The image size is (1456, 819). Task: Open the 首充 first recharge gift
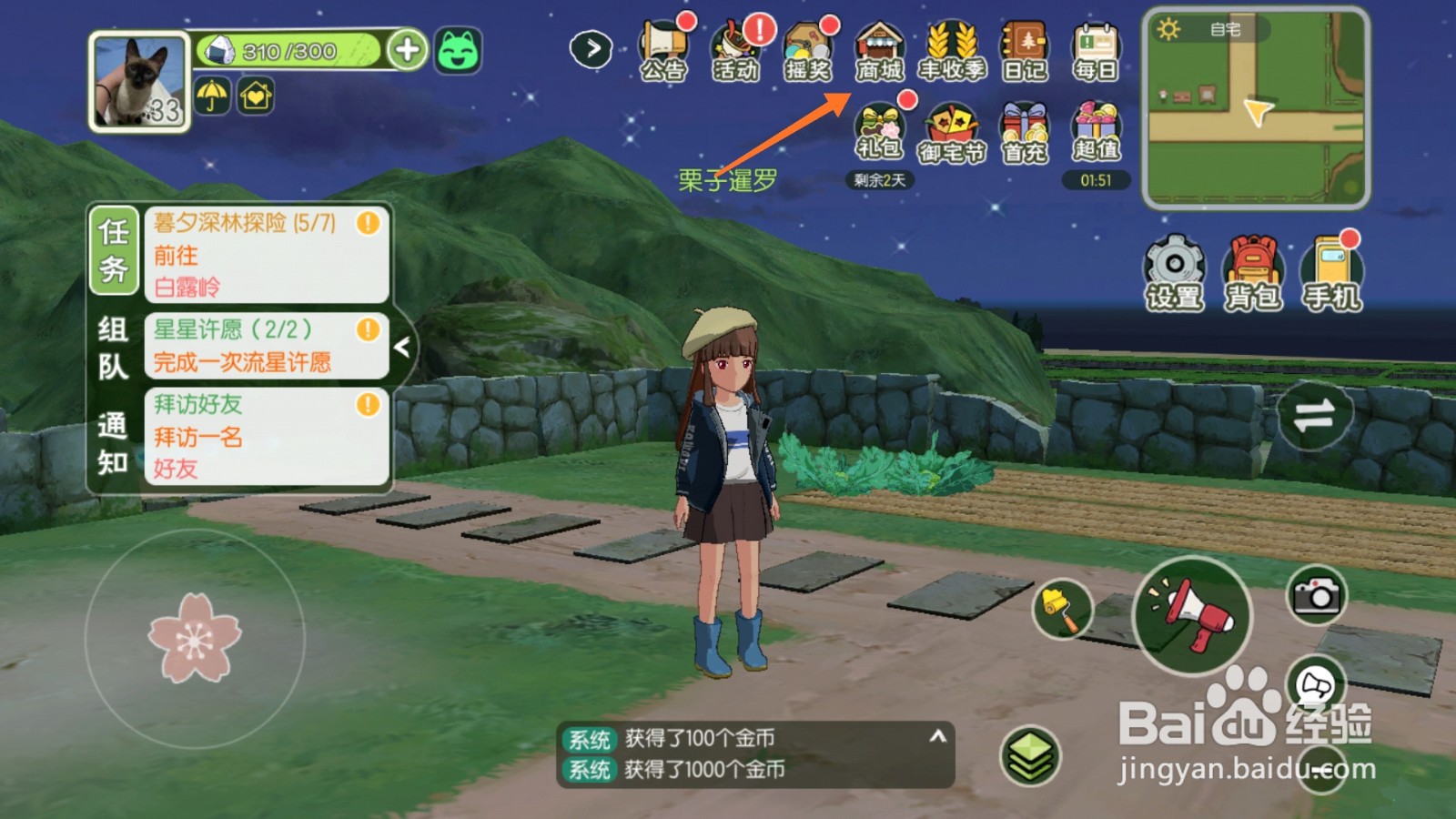1025,134
